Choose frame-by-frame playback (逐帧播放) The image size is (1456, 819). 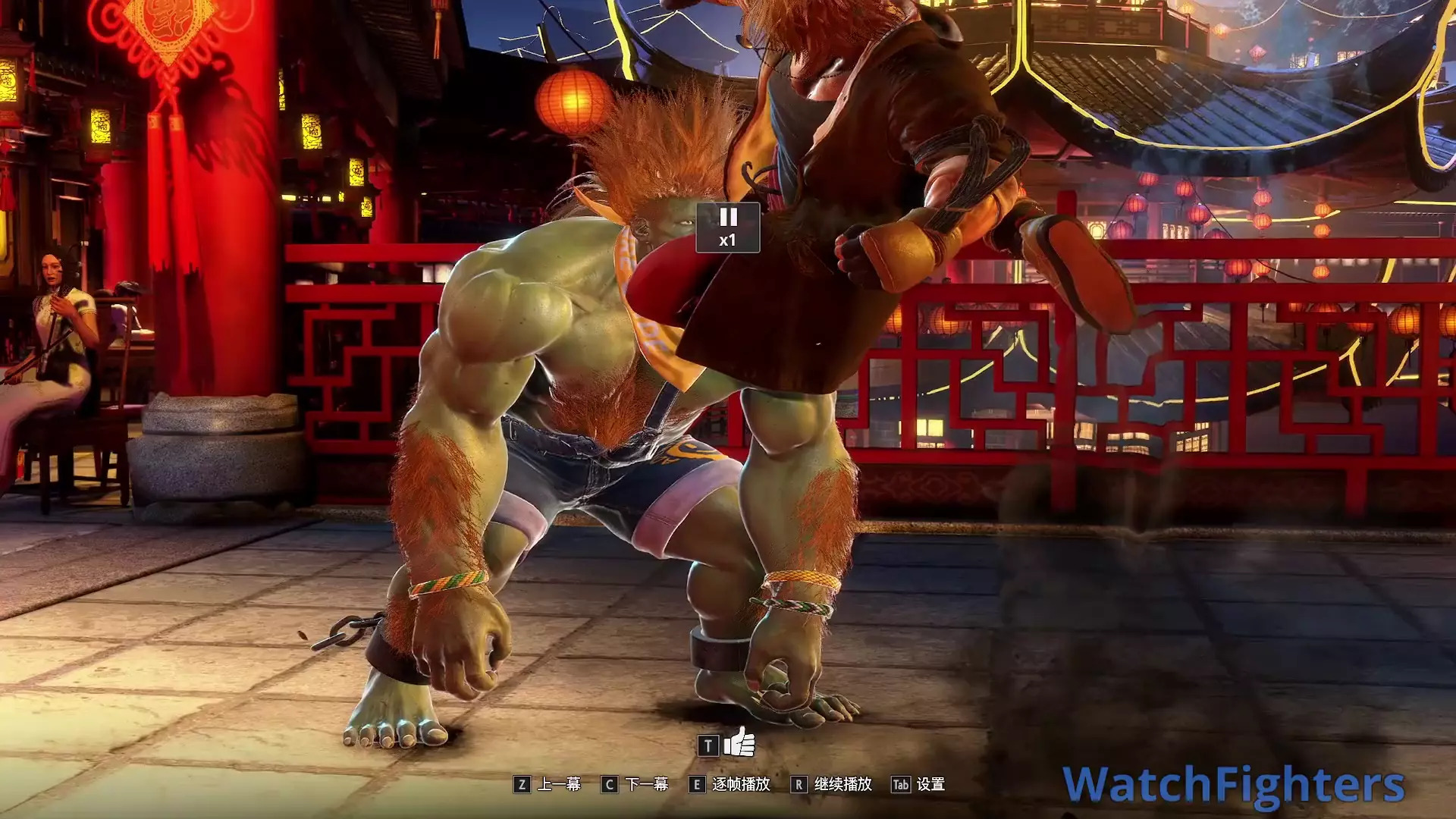pyautogui.click(x=730, y=784)
